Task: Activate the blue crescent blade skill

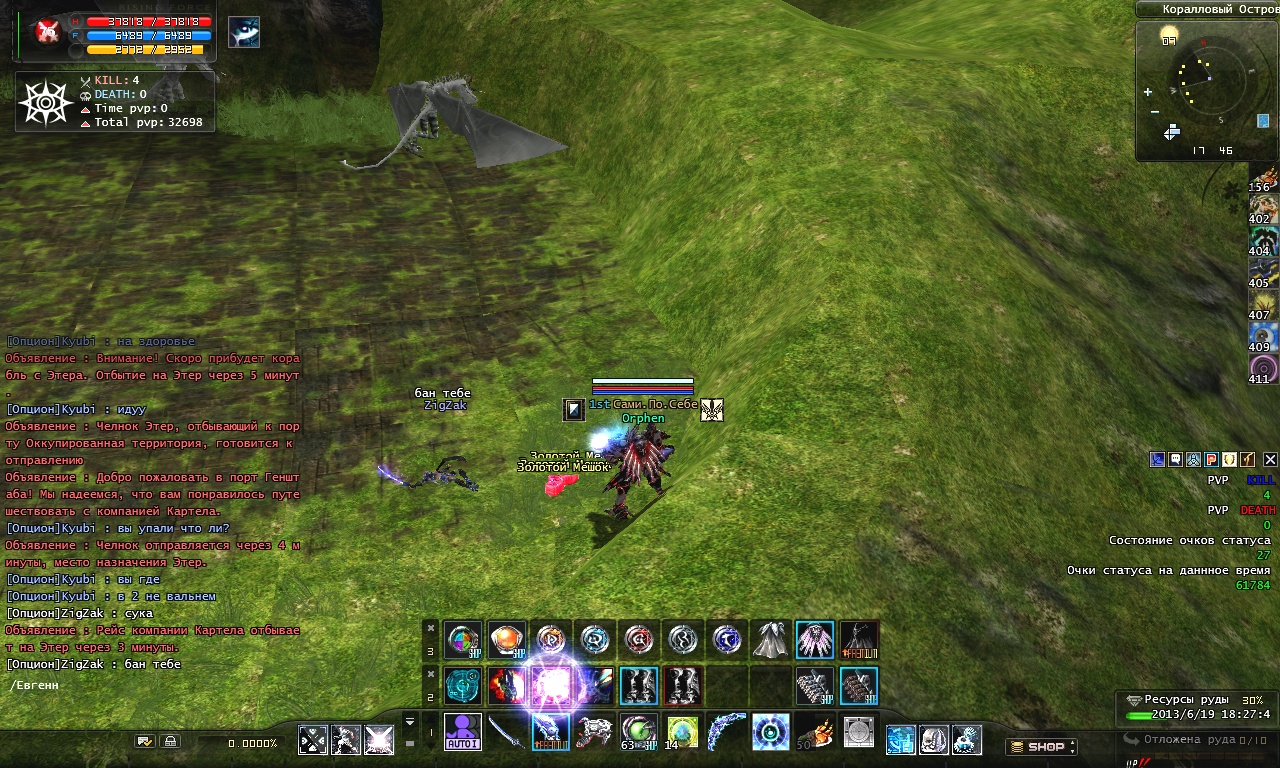Action: [x=726, y=732]
